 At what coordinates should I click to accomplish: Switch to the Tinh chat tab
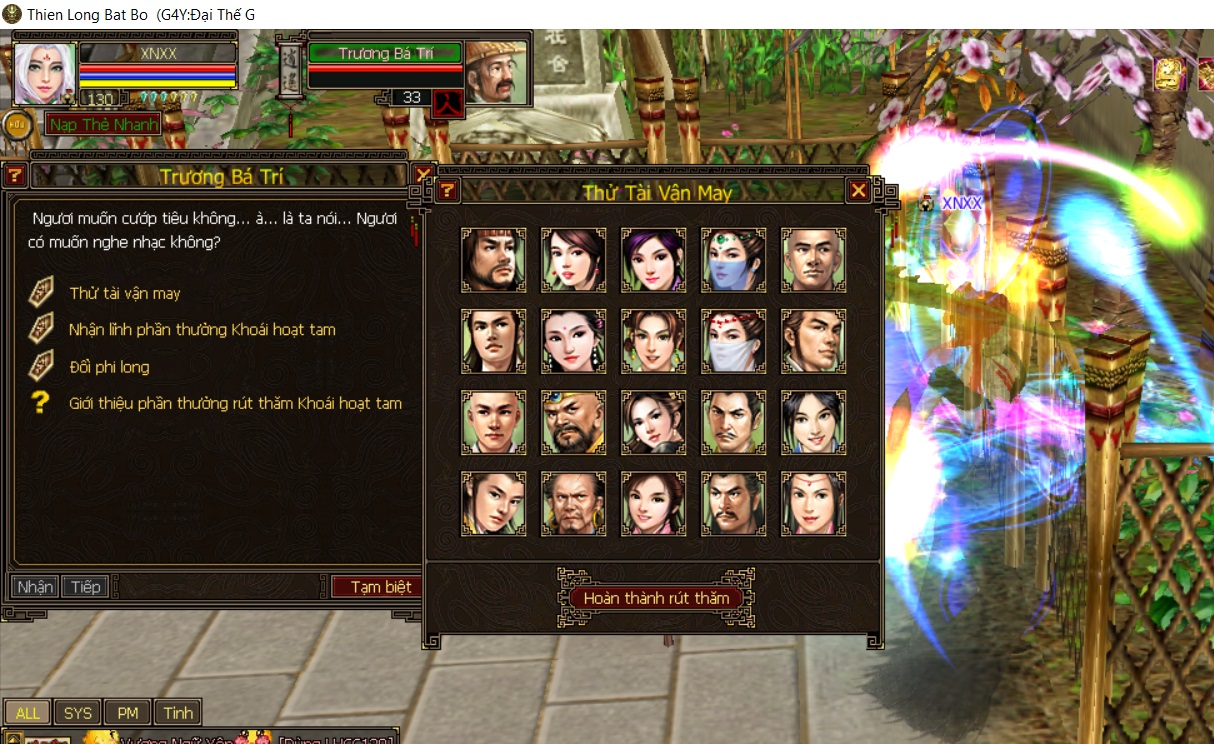click(x=178, y=713)
